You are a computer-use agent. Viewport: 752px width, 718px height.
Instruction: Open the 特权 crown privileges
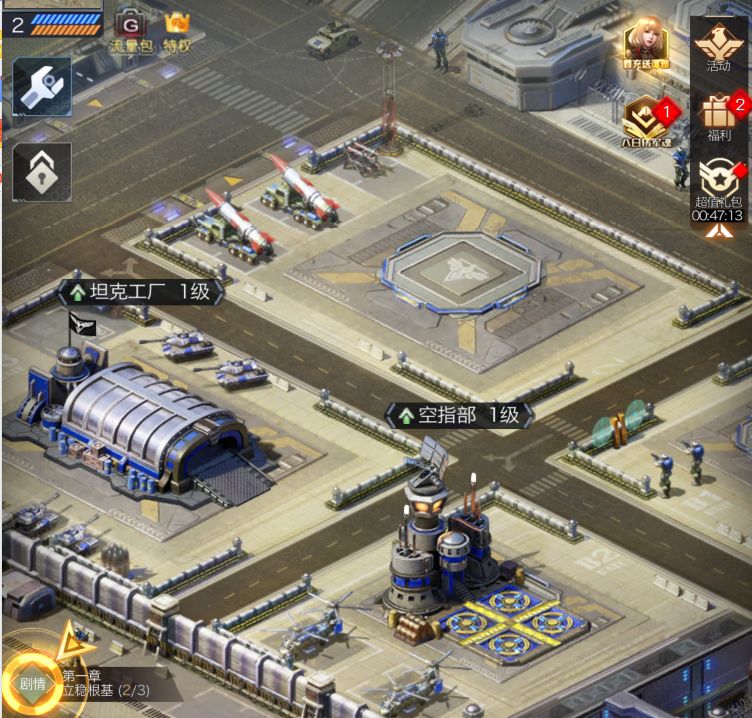tap(177, 30)
